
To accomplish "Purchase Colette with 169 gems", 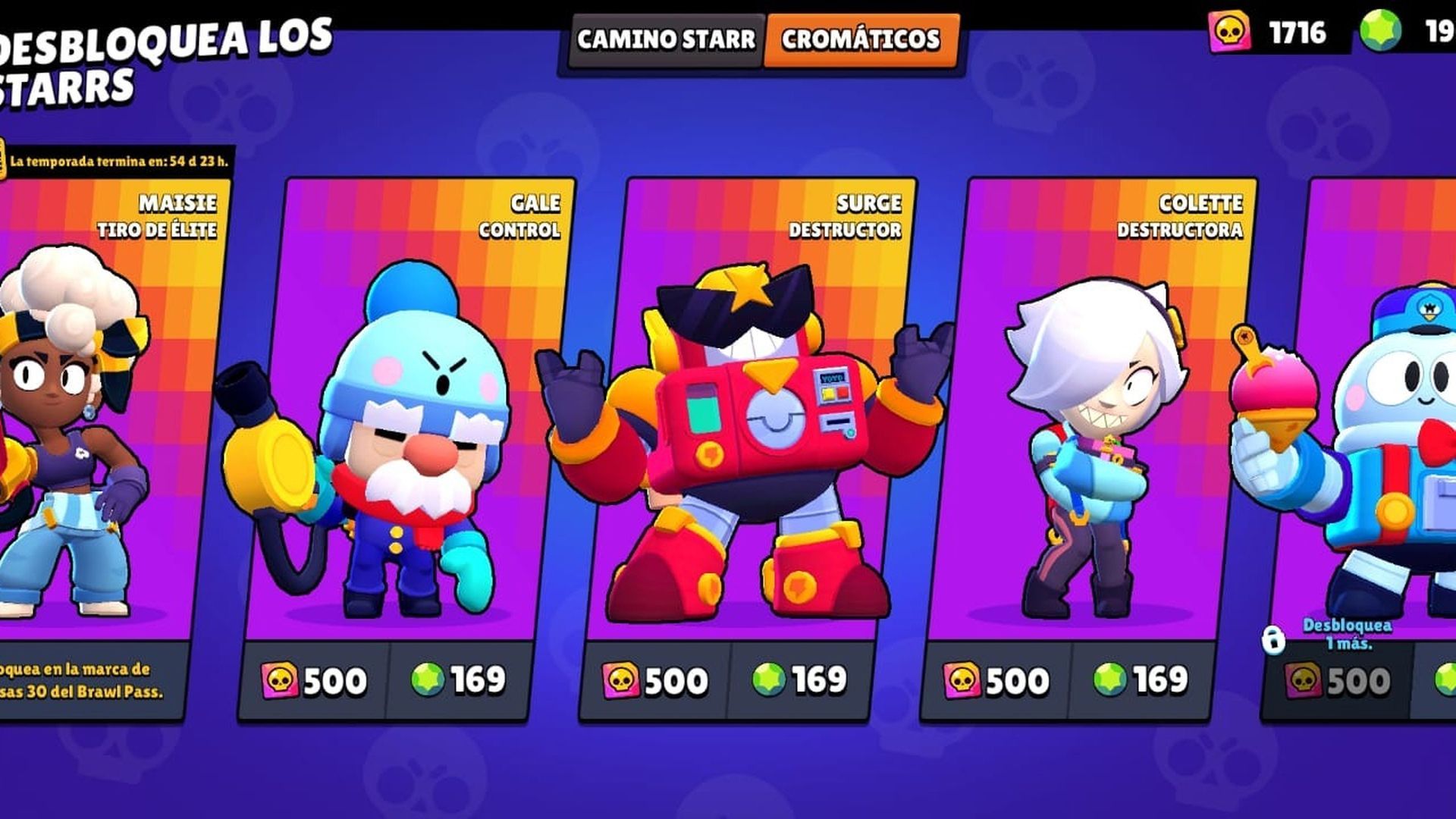I will (x=1146, y=681).
